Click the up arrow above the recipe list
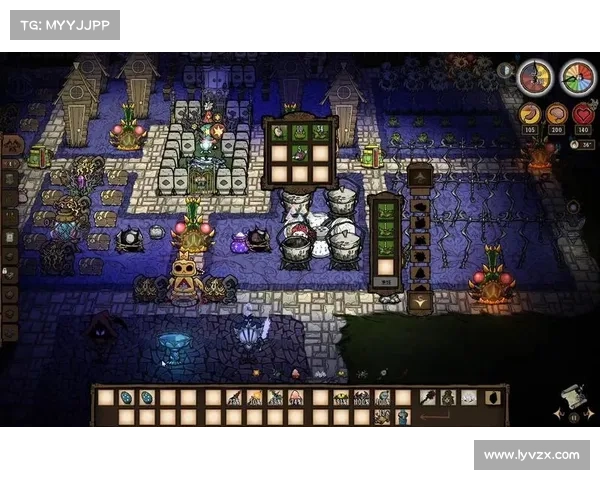This screenshot has width=600, height=480. click(x=420, y=179)
